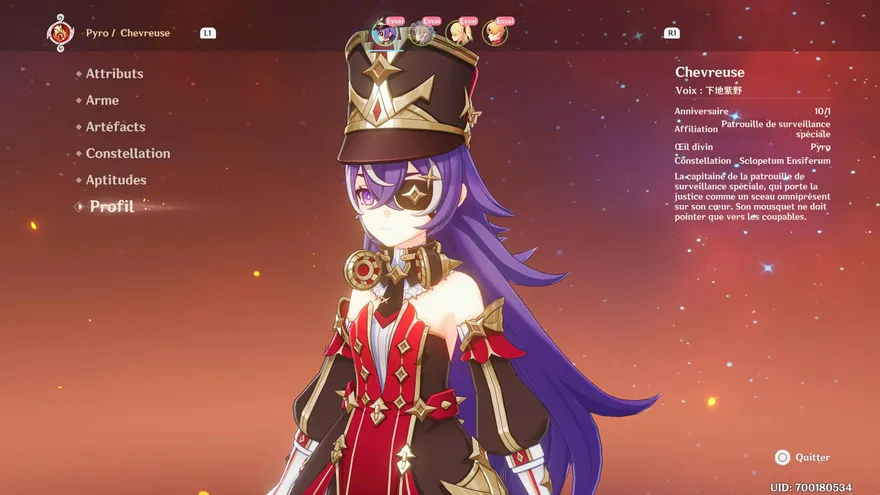Select the highlighted Profil menu entry
Screen dimensions: 880x495
(x=111, y=207)
